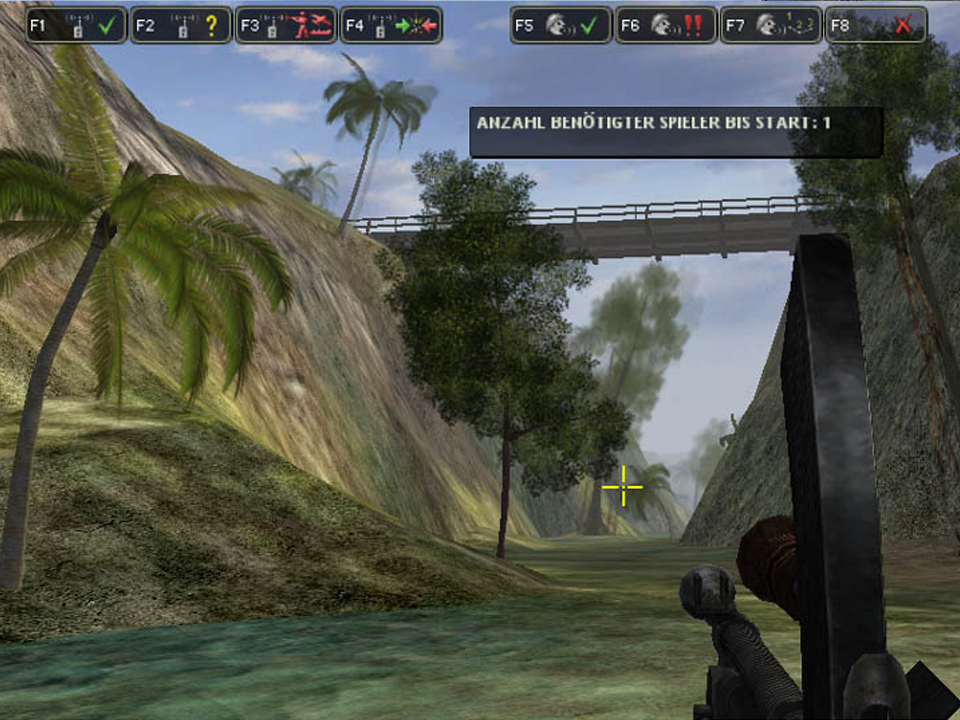Open the F7 voice numbered options command
Screen dimensions: 960x720
point(771,25)
